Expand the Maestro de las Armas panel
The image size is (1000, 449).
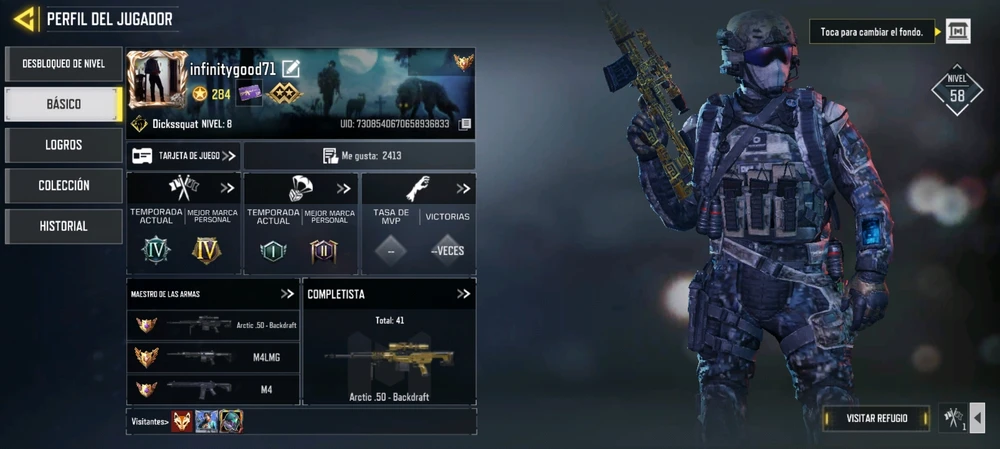coord(287,294)
